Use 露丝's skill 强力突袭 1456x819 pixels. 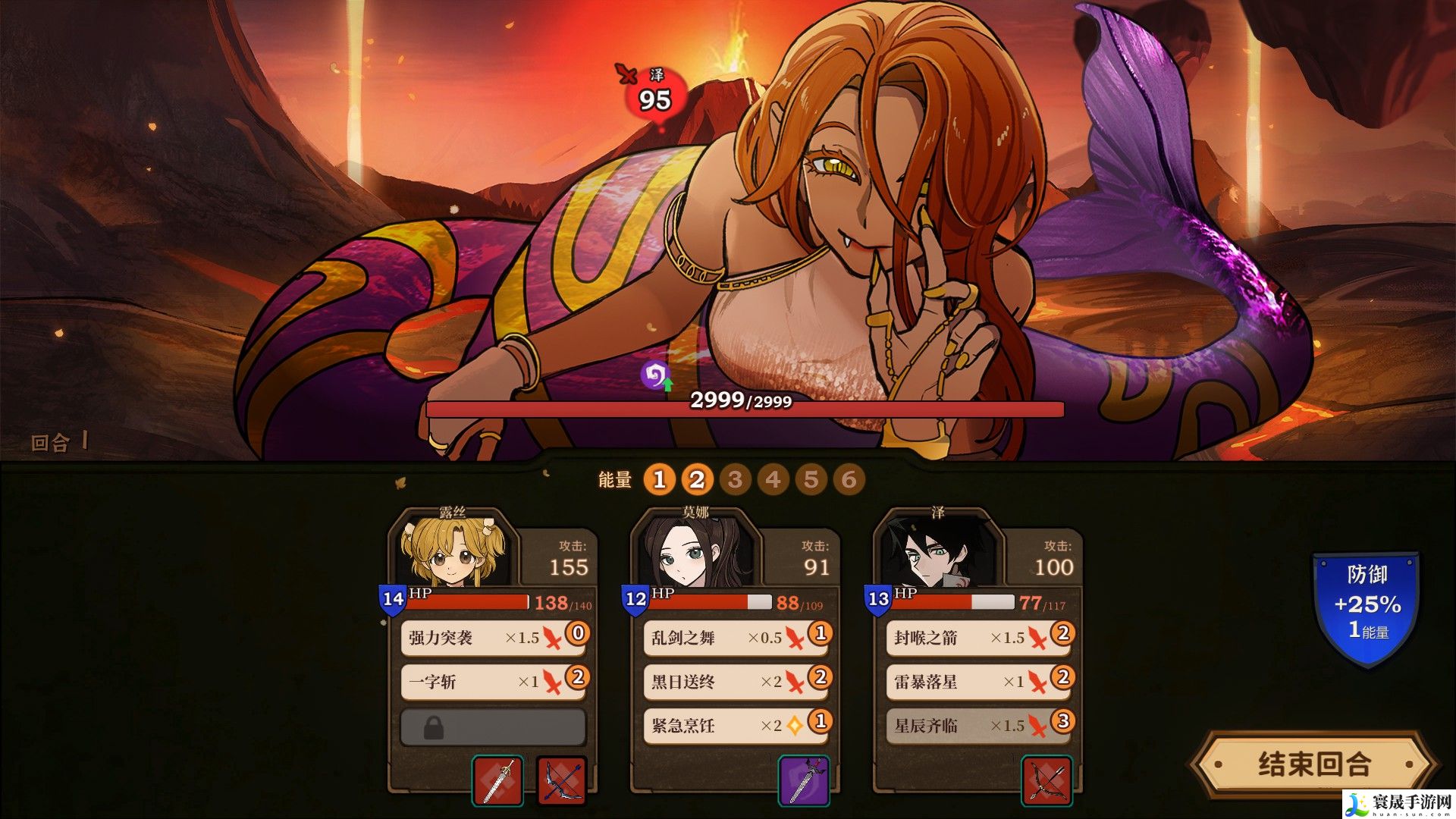coord(493,638)
